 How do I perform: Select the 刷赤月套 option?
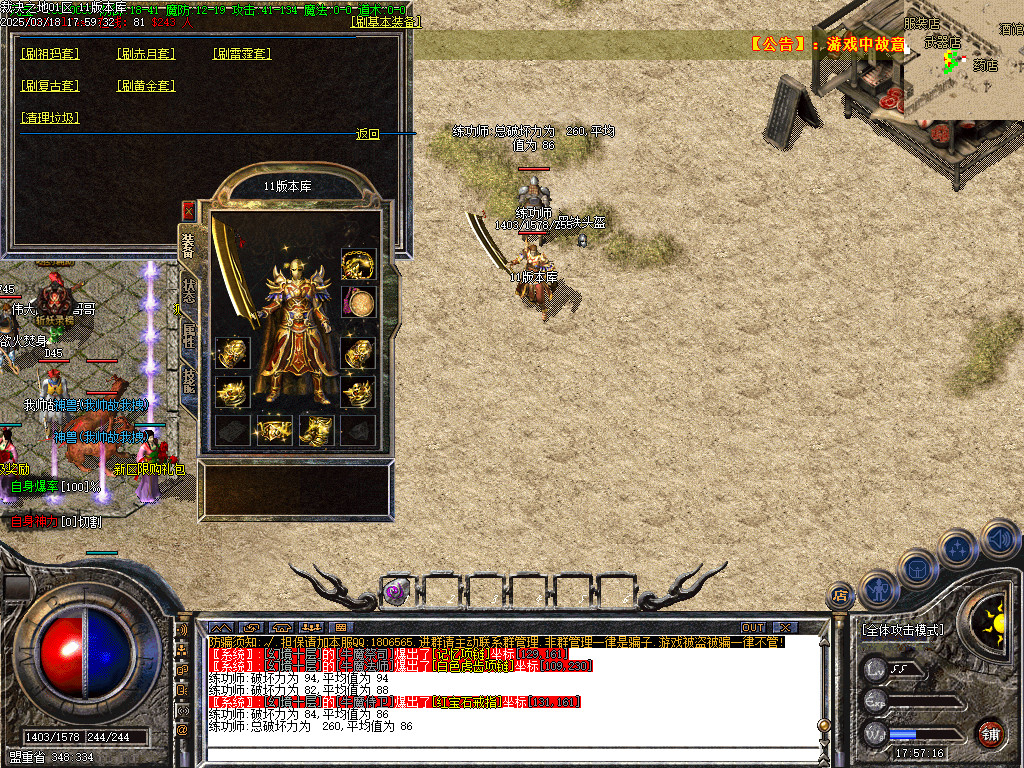tap(146, 54)
